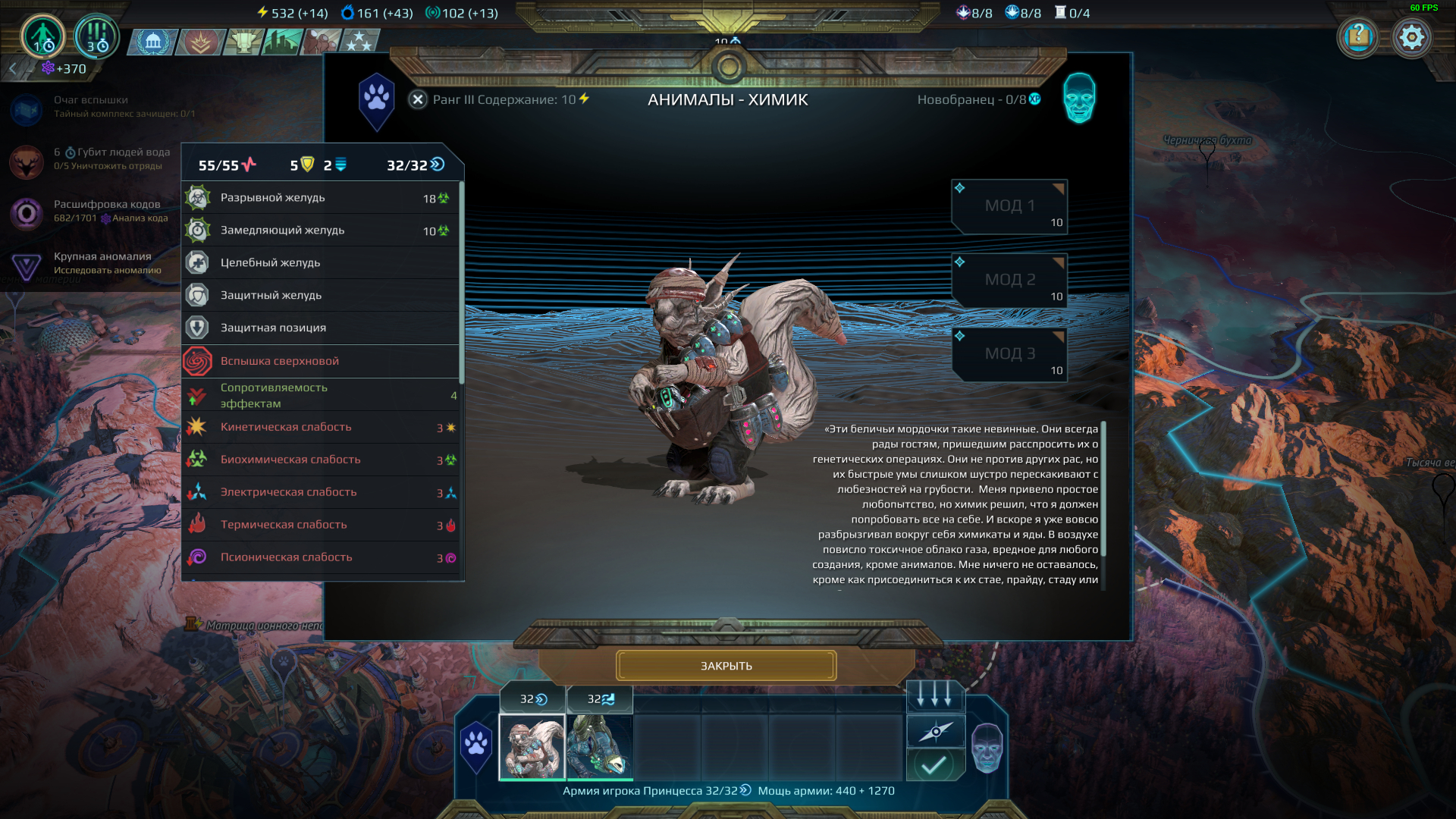This screenshot has height=819, width=1456.
Task: Select Защитный желудь ability row
Action: [x=320, y=296]
